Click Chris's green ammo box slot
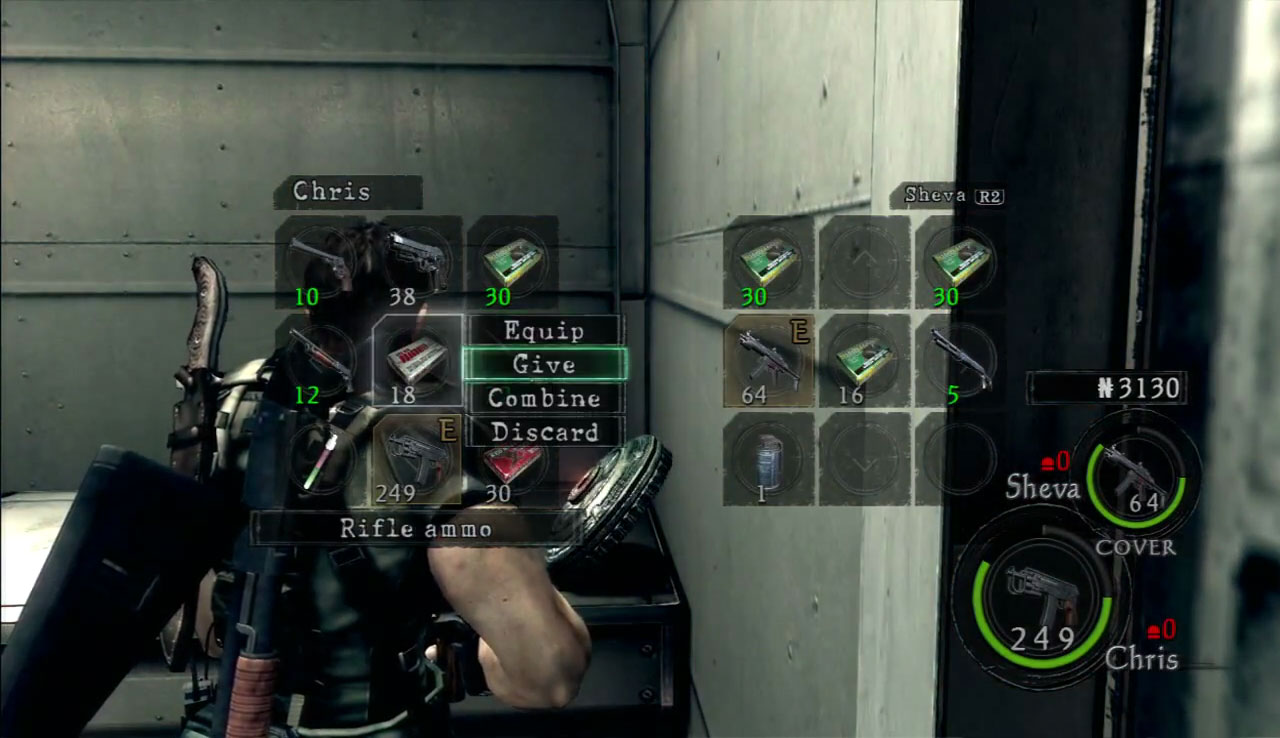 point(513,262)
